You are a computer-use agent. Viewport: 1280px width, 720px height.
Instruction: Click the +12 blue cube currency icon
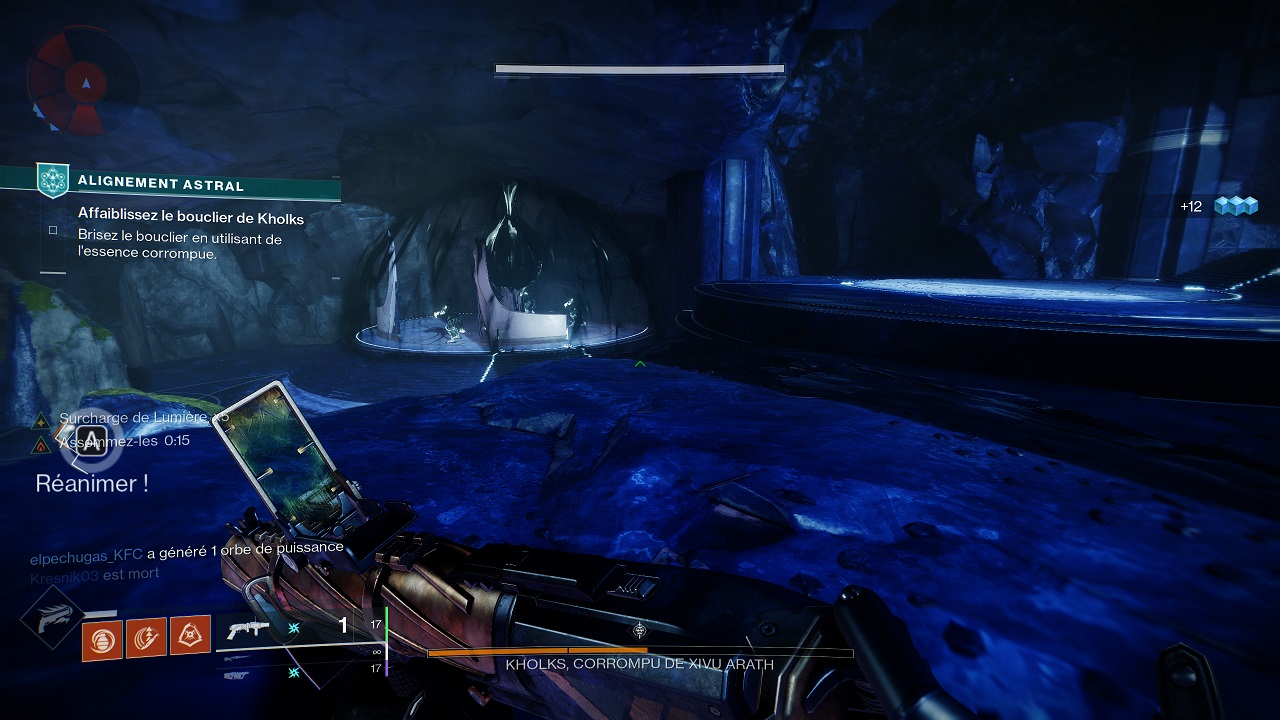[1234, 206]
